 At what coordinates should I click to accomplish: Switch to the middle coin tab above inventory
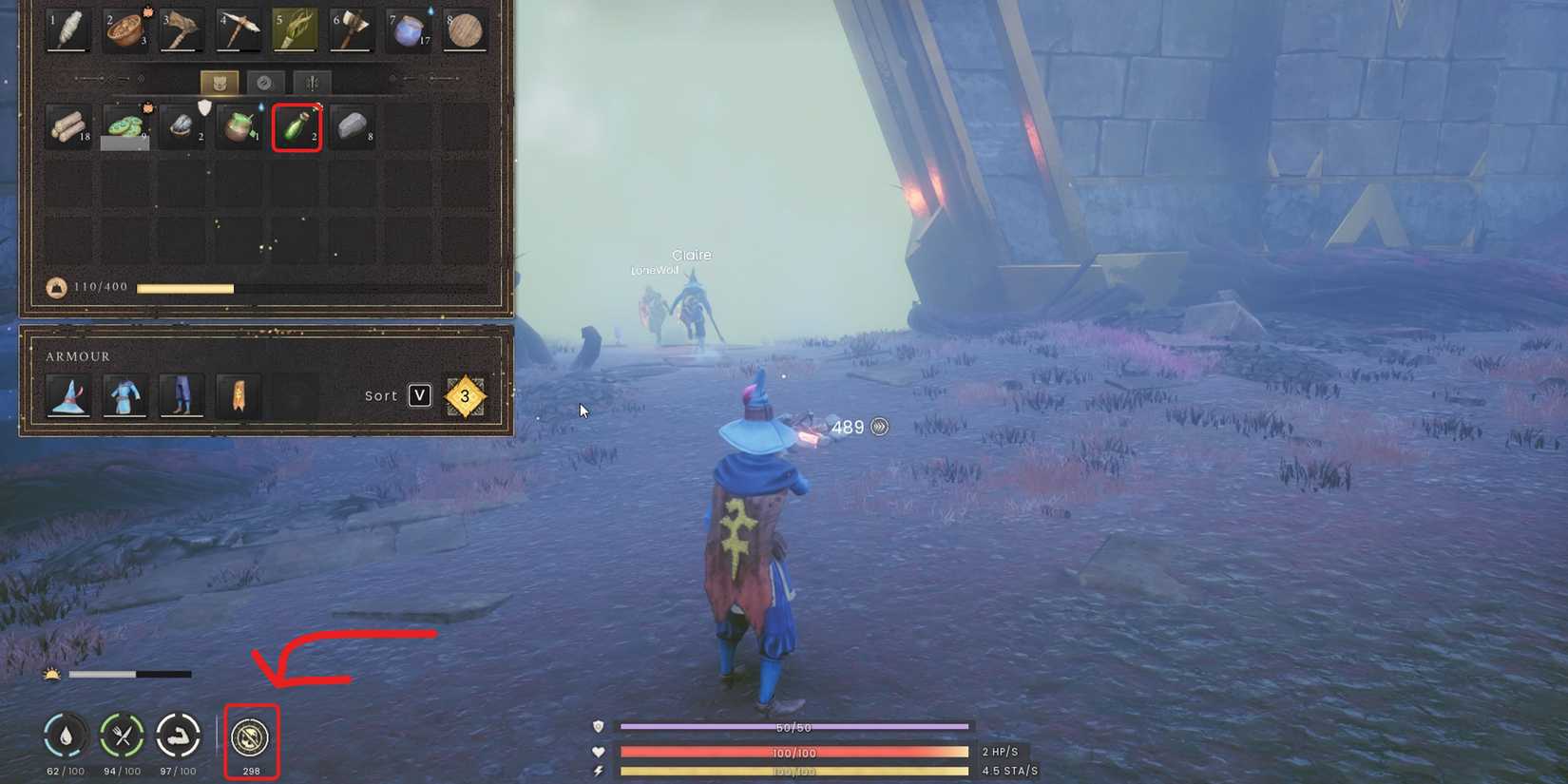pyautogui.click(x=268, y=83)
